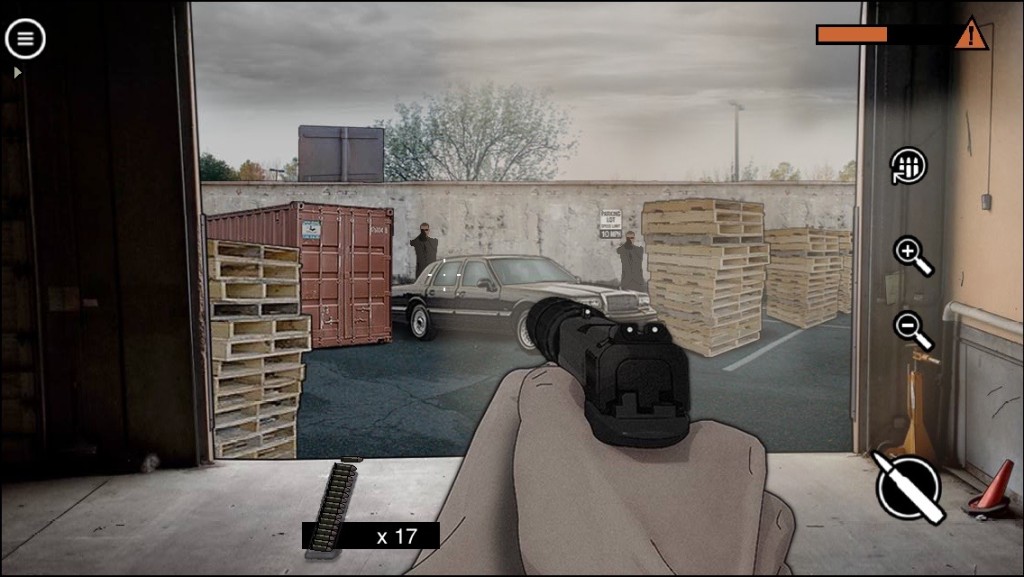Open the hamburger menu
This screenshot has height=577, width=1024.
point(25,39)
